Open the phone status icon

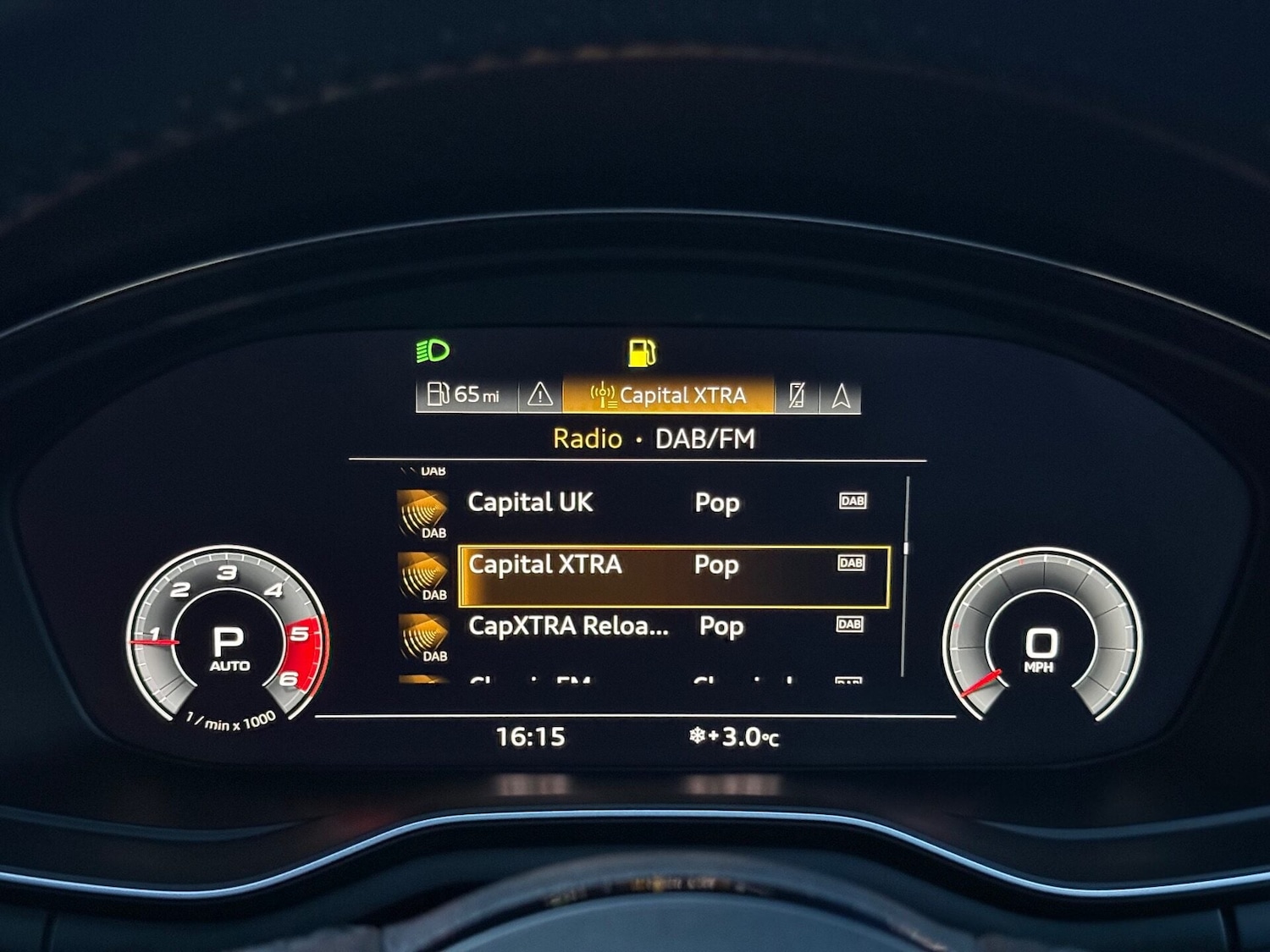797,393
